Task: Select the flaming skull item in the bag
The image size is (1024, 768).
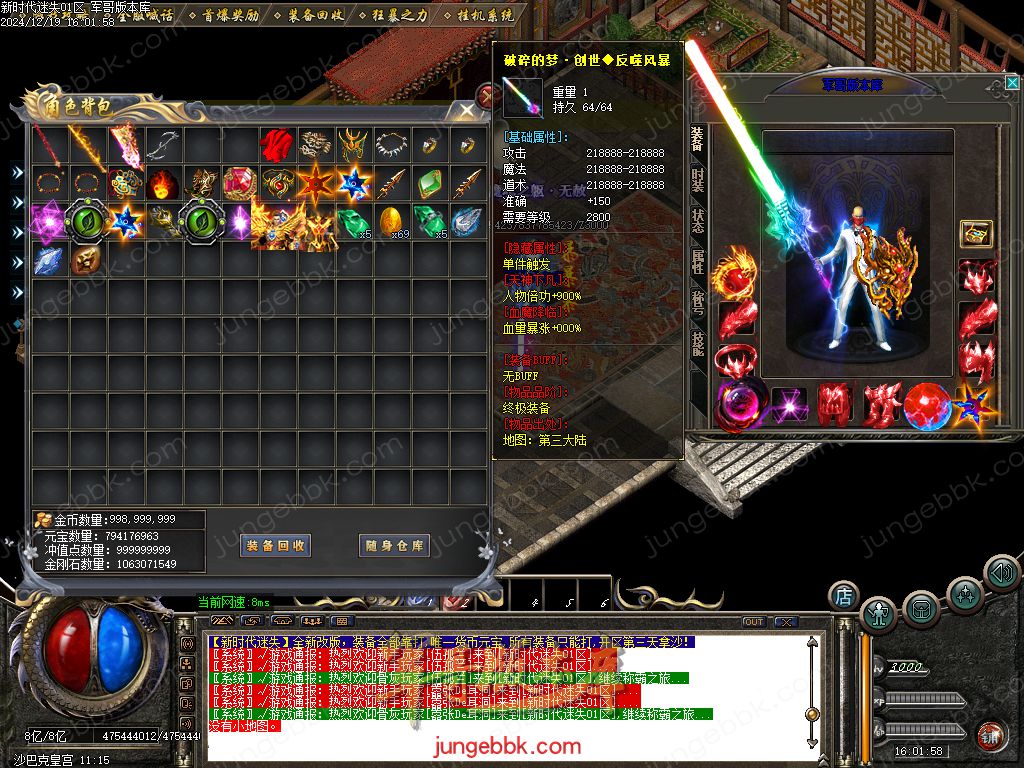Action: pos(162,184)
